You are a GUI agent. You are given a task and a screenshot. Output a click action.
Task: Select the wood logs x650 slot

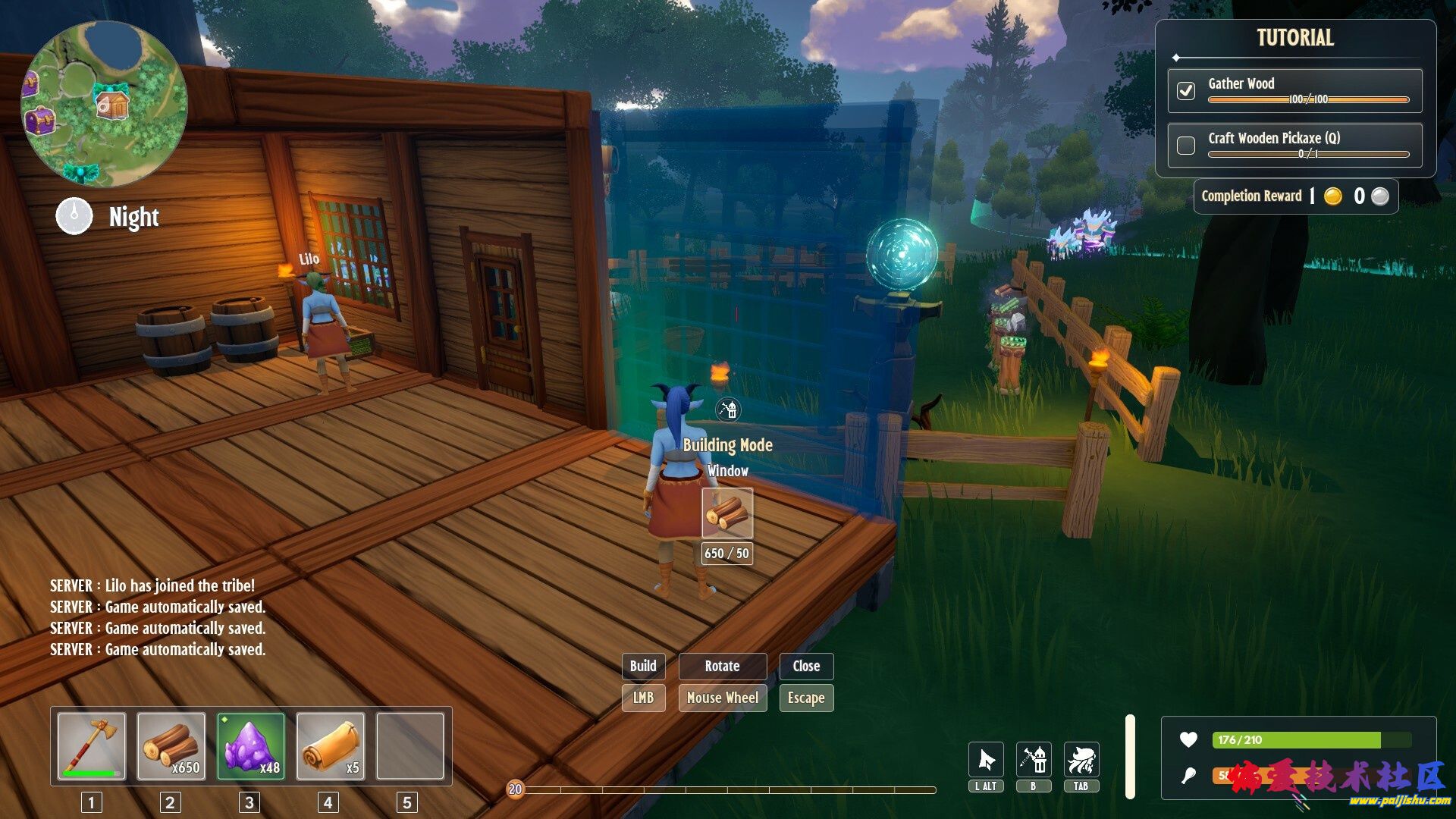point(171,746)
